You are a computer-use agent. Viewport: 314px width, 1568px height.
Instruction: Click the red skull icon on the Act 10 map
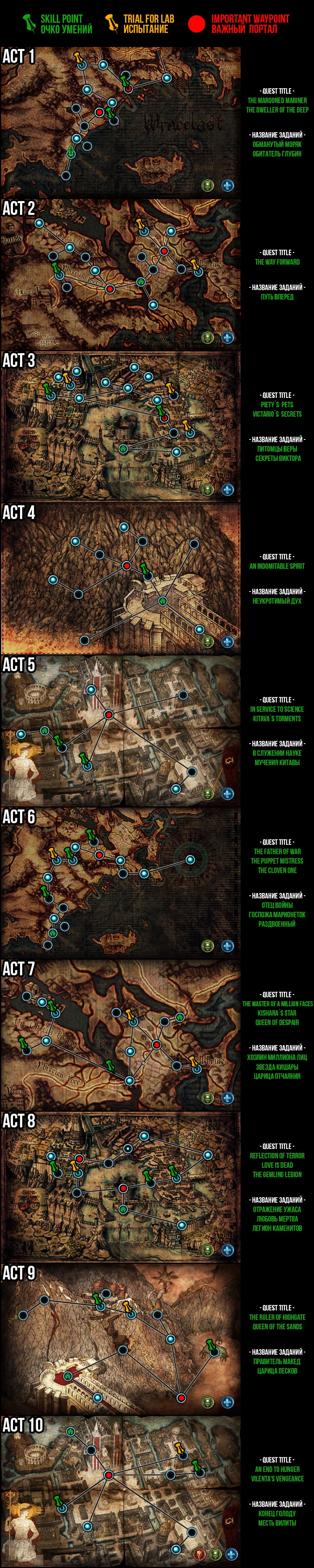pyautogui.click(x=197, y=1554)
